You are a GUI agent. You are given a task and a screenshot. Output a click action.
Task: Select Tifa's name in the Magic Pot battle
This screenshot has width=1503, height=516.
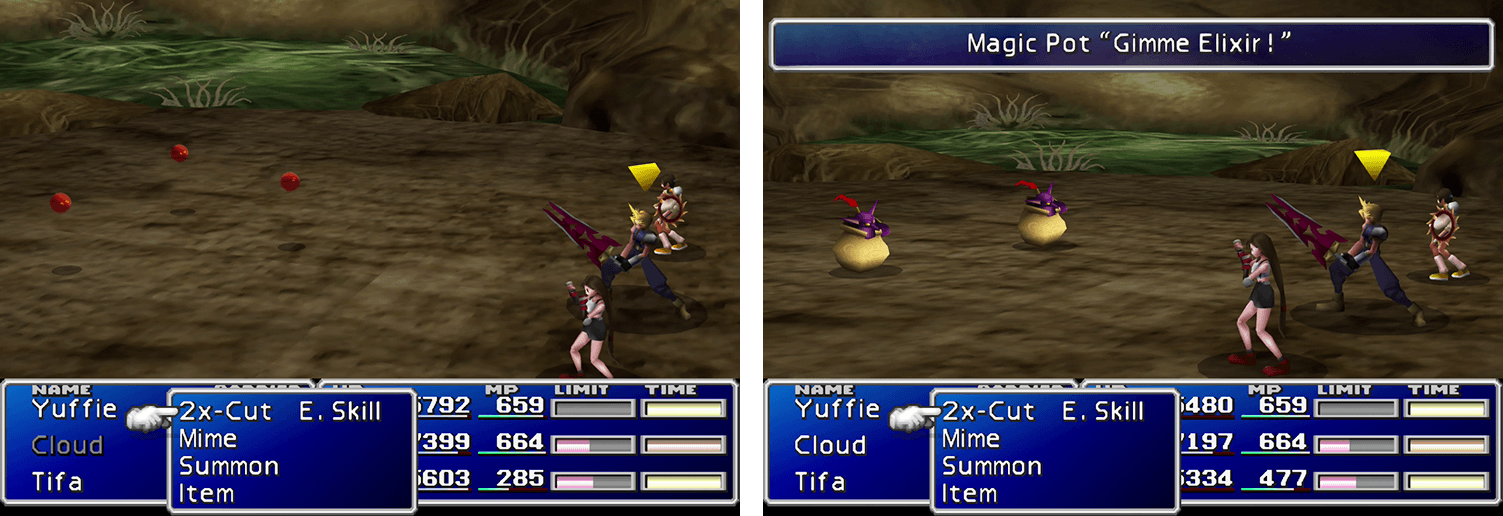click(x=819, y=482)
